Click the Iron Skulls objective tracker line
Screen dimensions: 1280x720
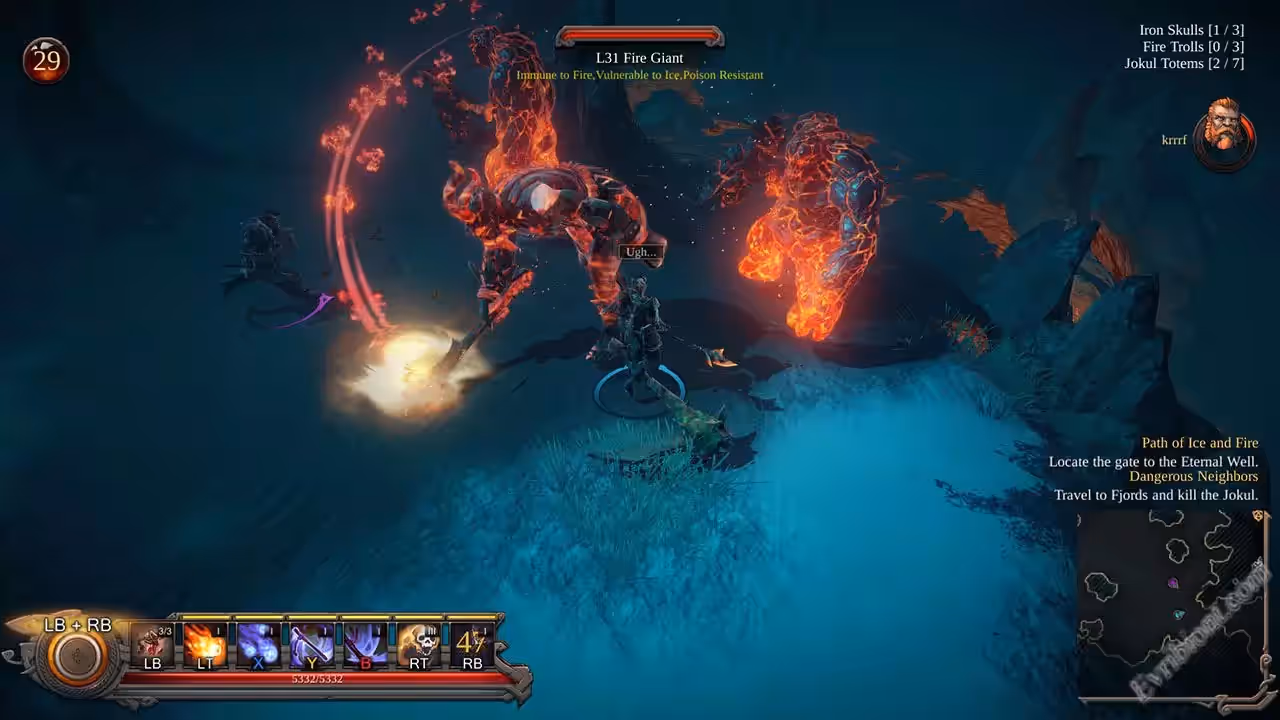[1191, 30]
